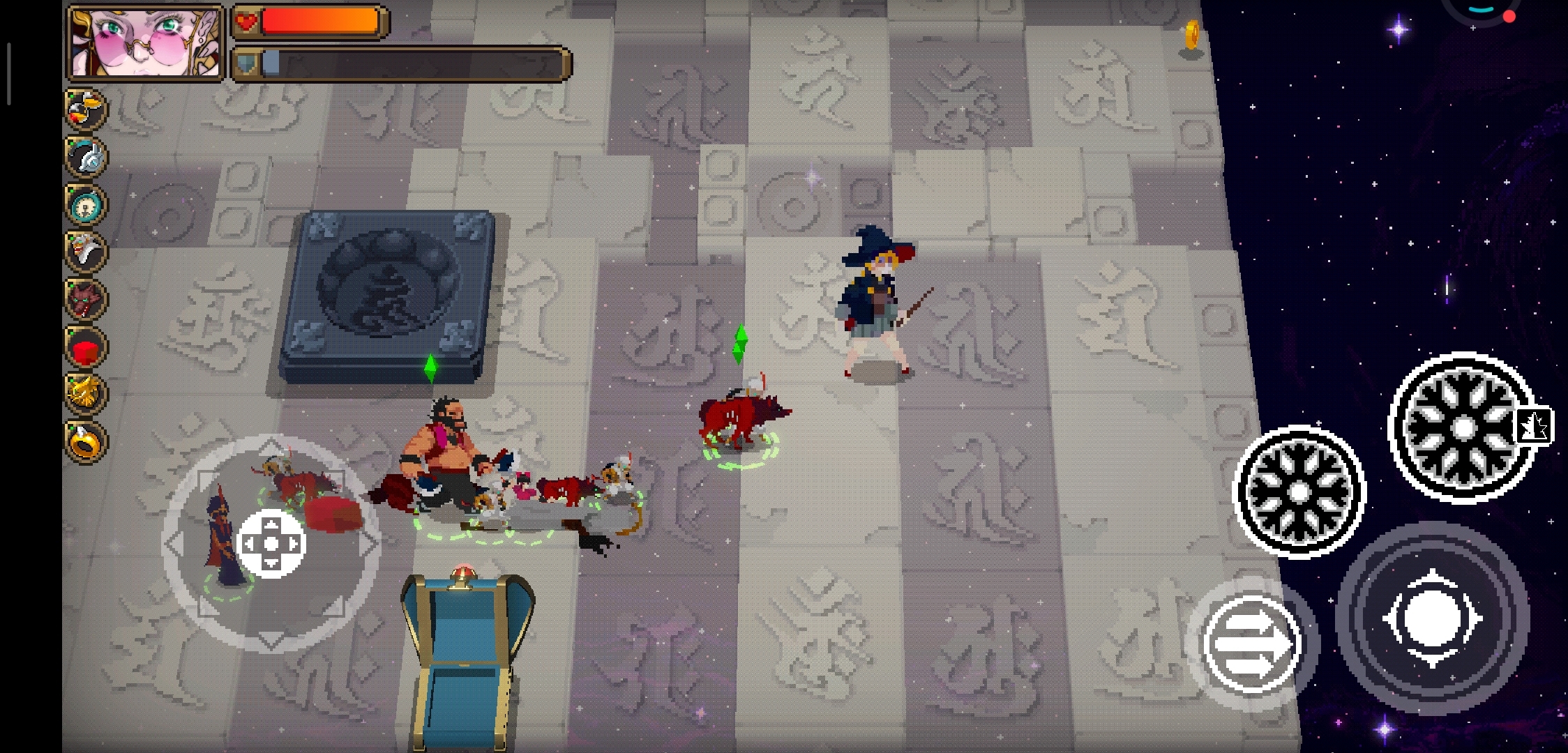Open the character portrait with pink glasses

pos(145,43)
